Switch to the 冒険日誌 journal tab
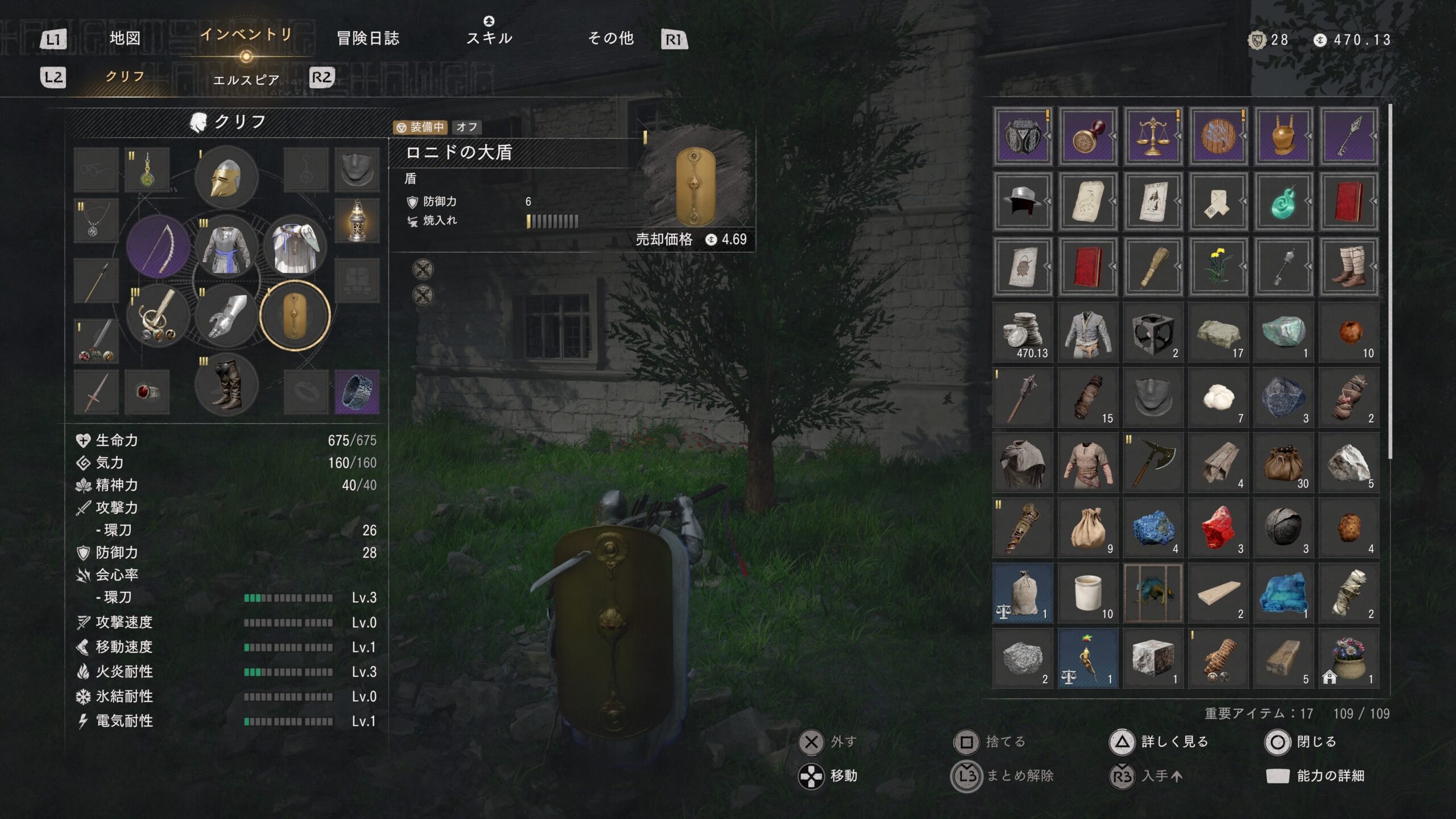This screenshot has height=819, width=1456. (368, 39)
